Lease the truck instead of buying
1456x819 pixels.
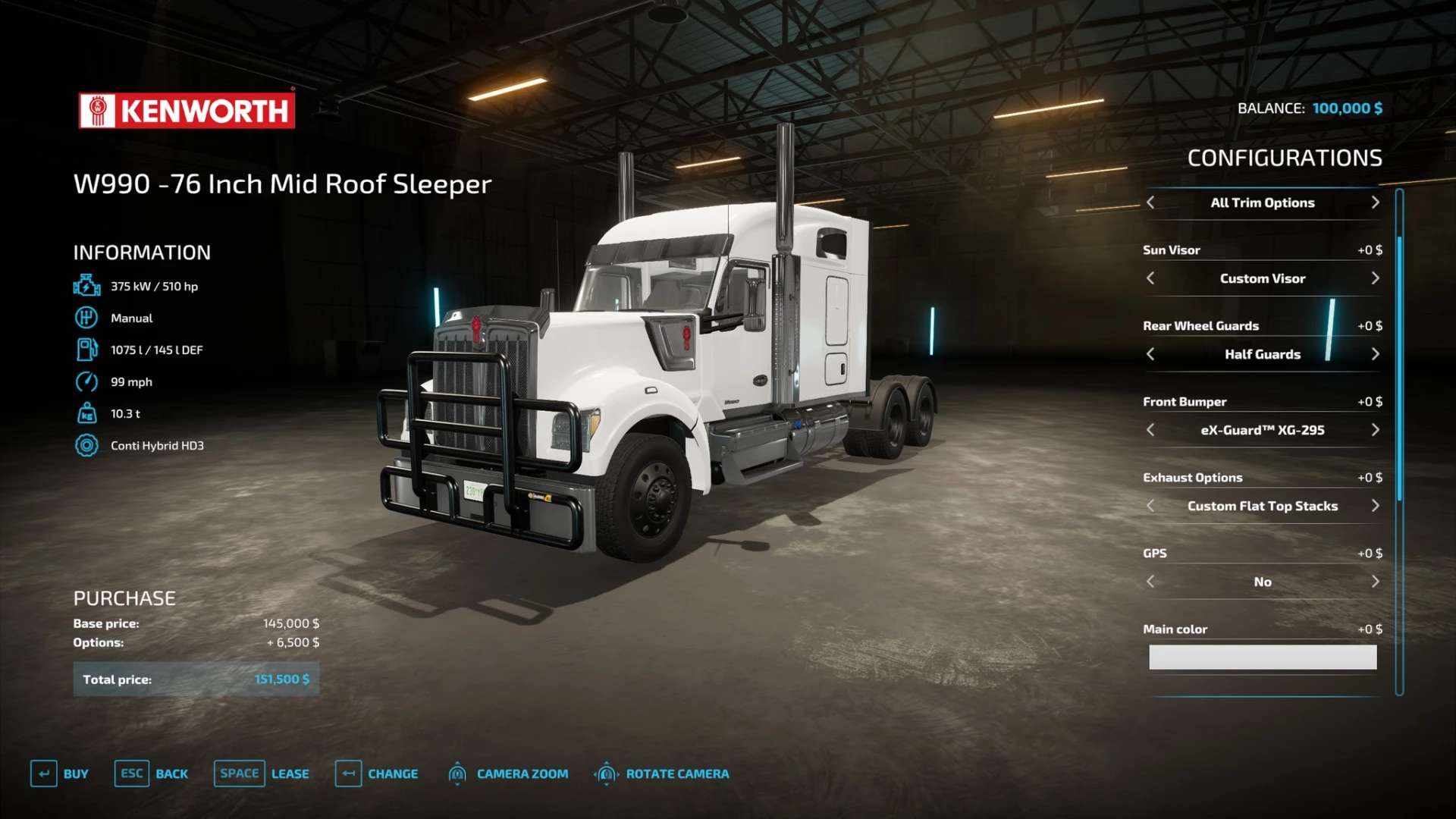(262, 773)
